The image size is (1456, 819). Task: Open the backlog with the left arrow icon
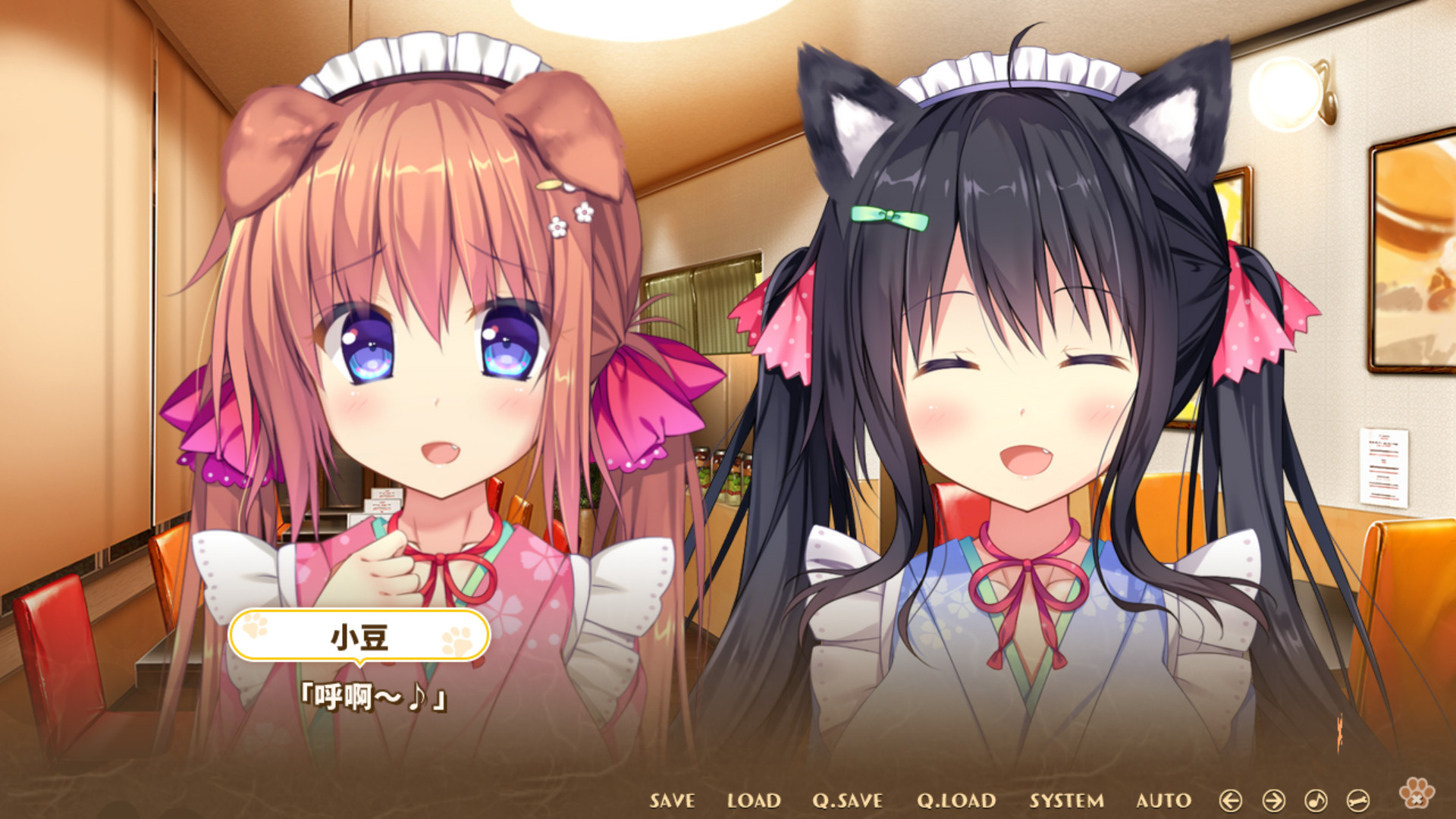tap(1232, 802)
